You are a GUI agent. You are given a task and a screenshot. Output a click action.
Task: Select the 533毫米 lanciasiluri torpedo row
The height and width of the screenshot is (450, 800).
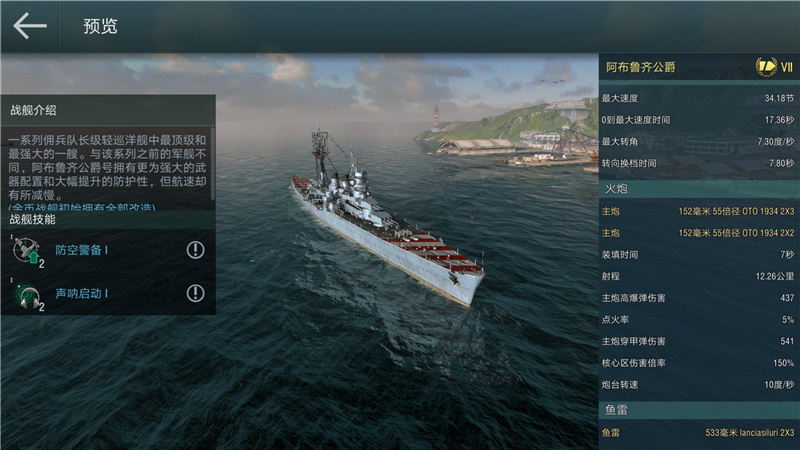[x=698, y=433]
